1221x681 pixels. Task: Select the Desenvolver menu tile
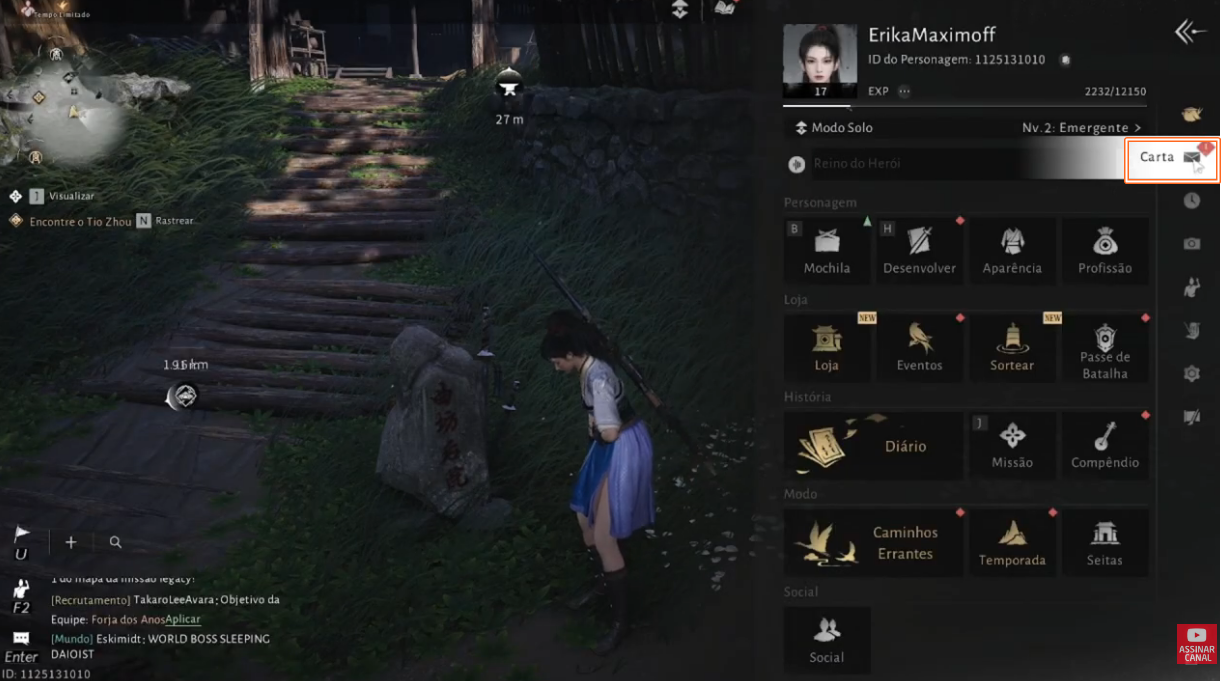[x=919, y=250]
